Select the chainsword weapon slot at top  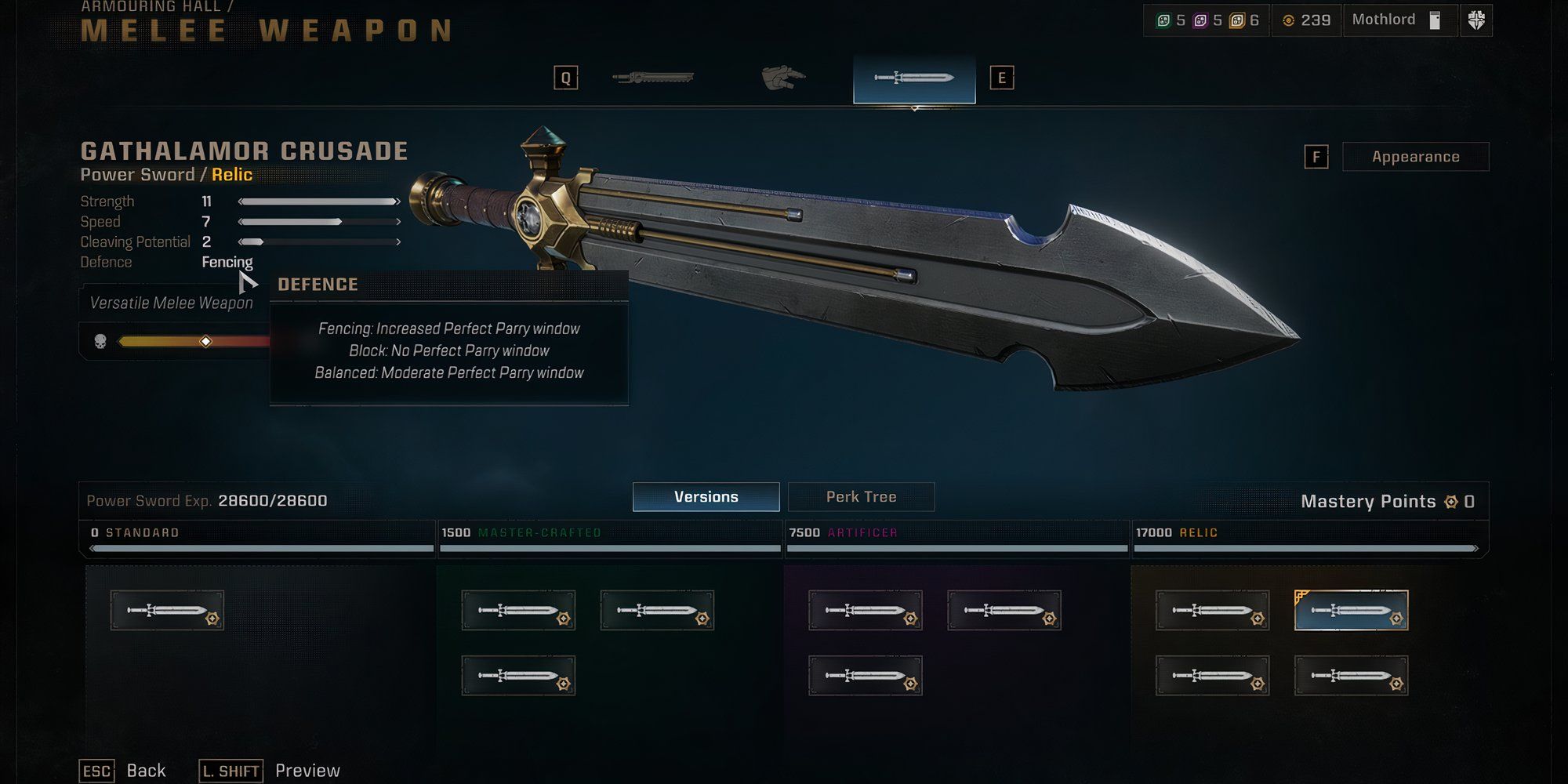pyautogui.click(x=653, y=78)
